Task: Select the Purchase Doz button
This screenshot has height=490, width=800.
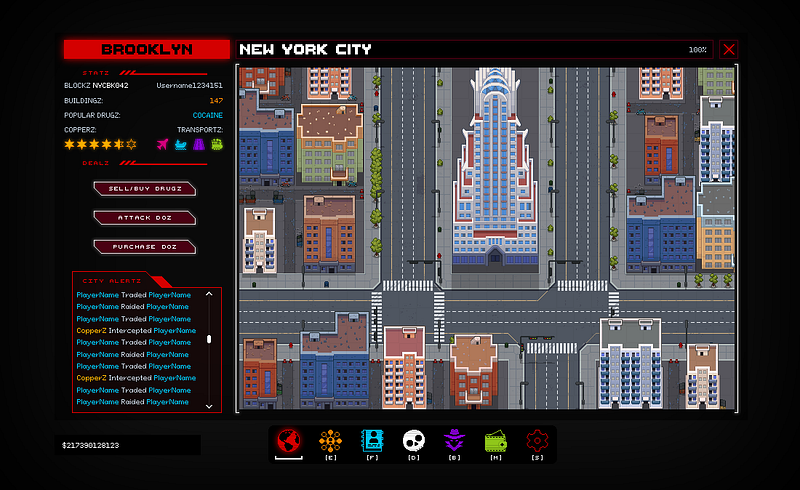Action: [145, 246]
